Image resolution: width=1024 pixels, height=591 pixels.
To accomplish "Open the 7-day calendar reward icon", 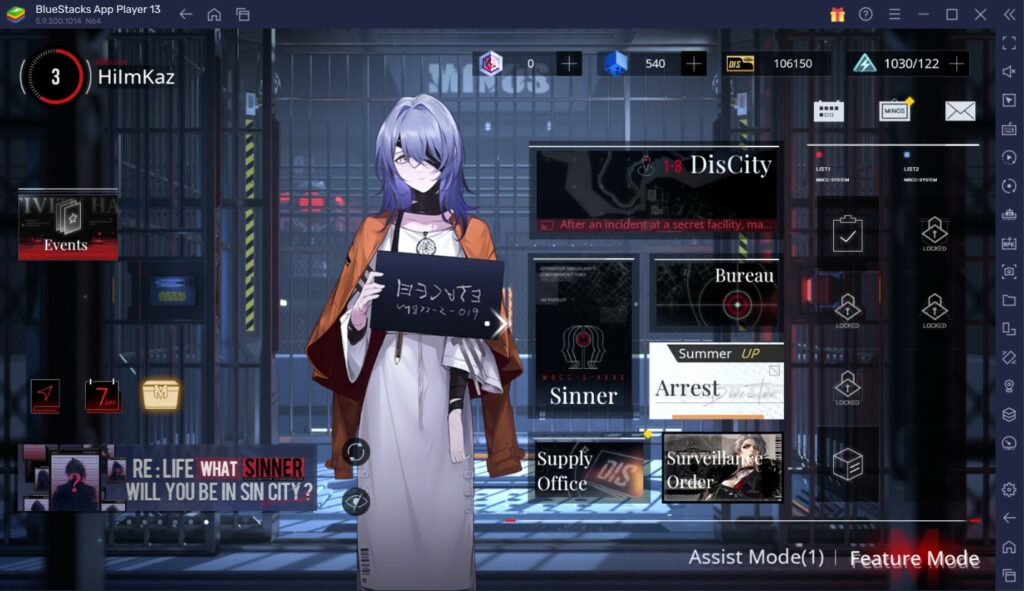I will point(102,396).
